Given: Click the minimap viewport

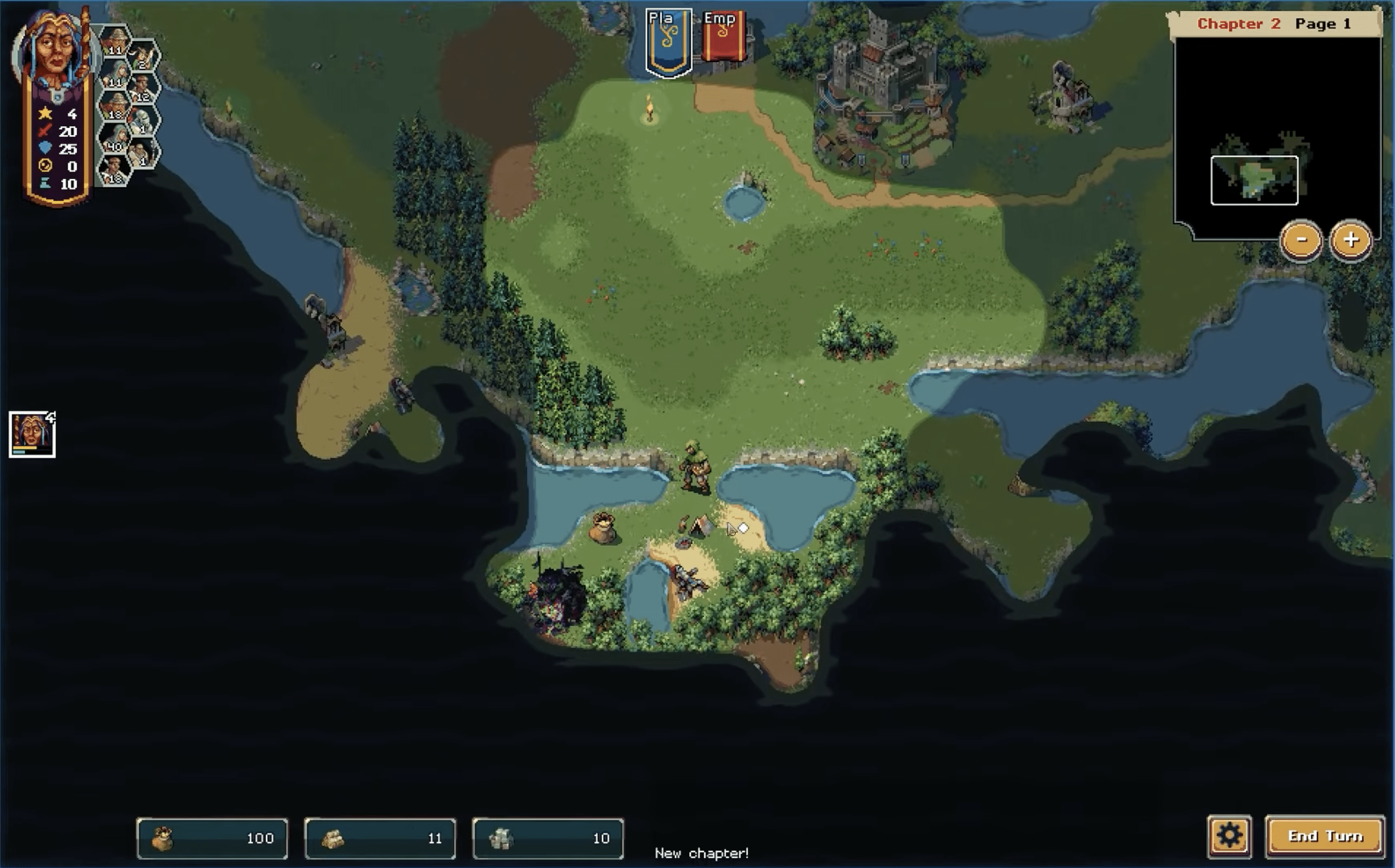Looking at the screenshot, I should (x=1254, y=180).
